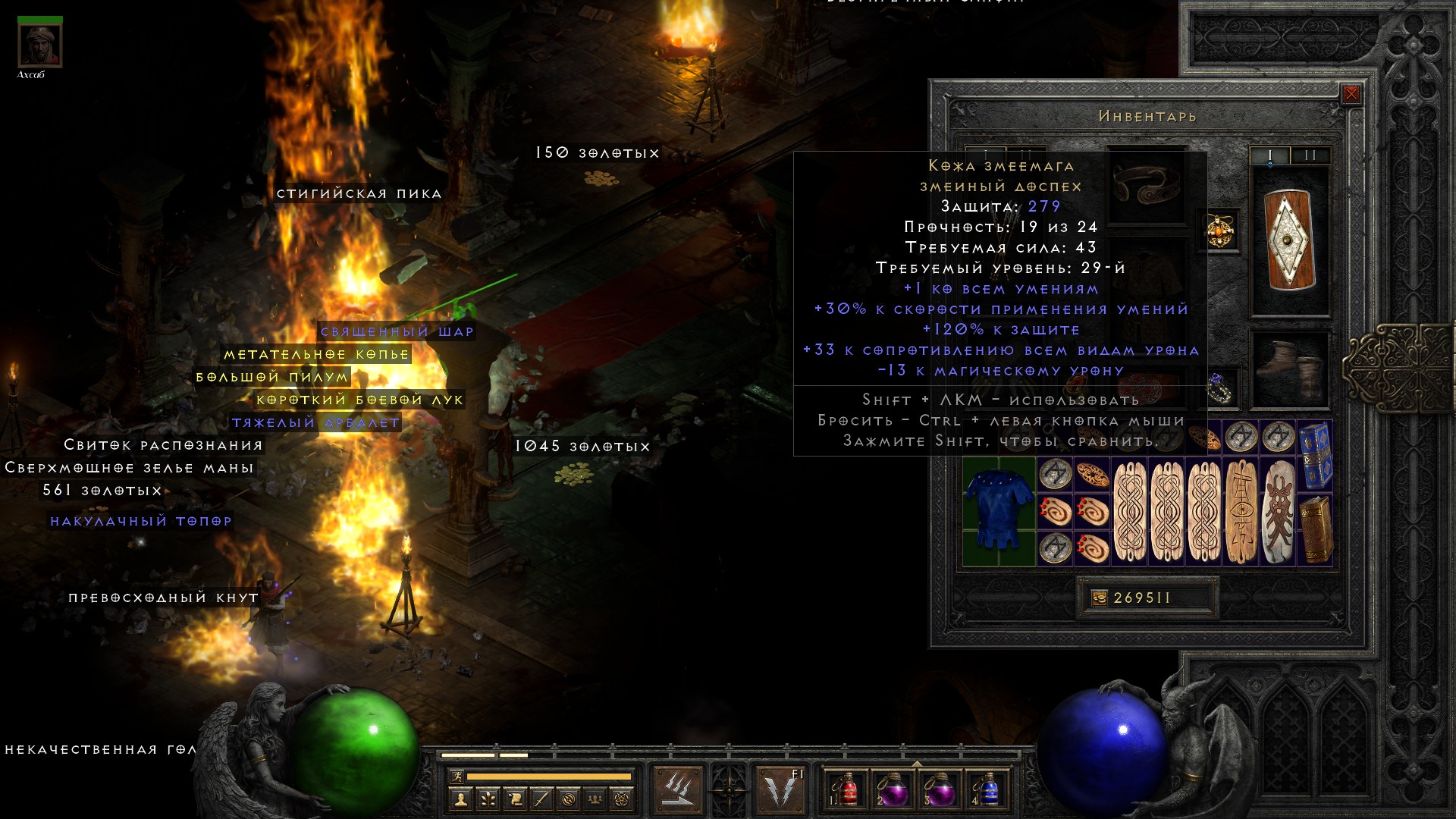Pick the blue tome in the backpack
Viewport: 1456px width, 819px height.
1316,455
